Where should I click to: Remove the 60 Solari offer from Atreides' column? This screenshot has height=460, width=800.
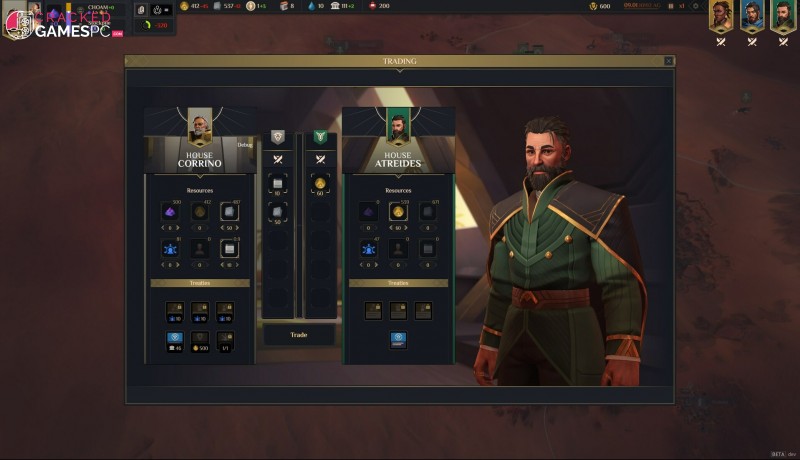(320, 184)
